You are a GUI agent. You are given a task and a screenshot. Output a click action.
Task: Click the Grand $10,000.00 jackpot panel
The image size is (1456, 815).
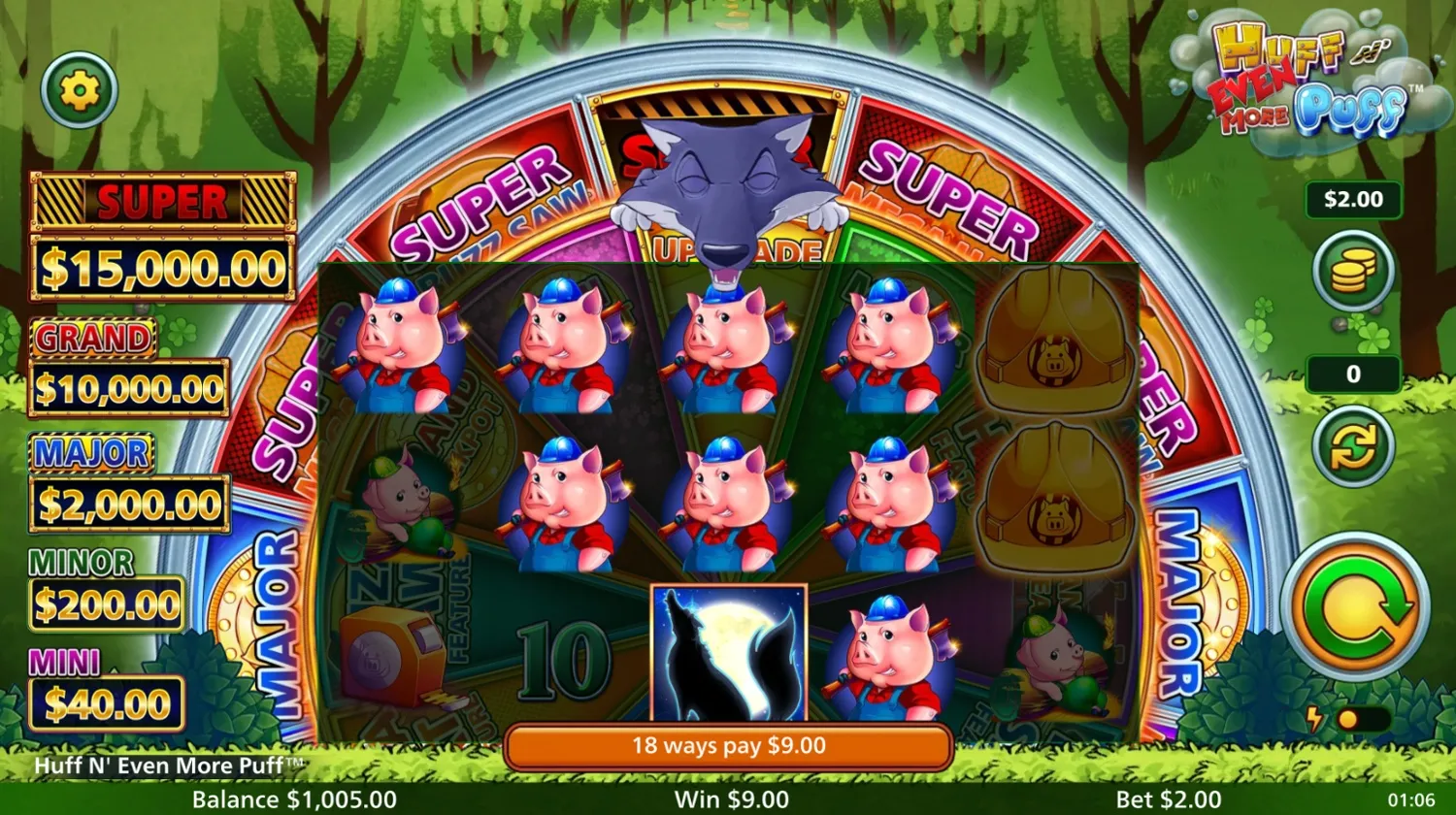click(128, 367)
